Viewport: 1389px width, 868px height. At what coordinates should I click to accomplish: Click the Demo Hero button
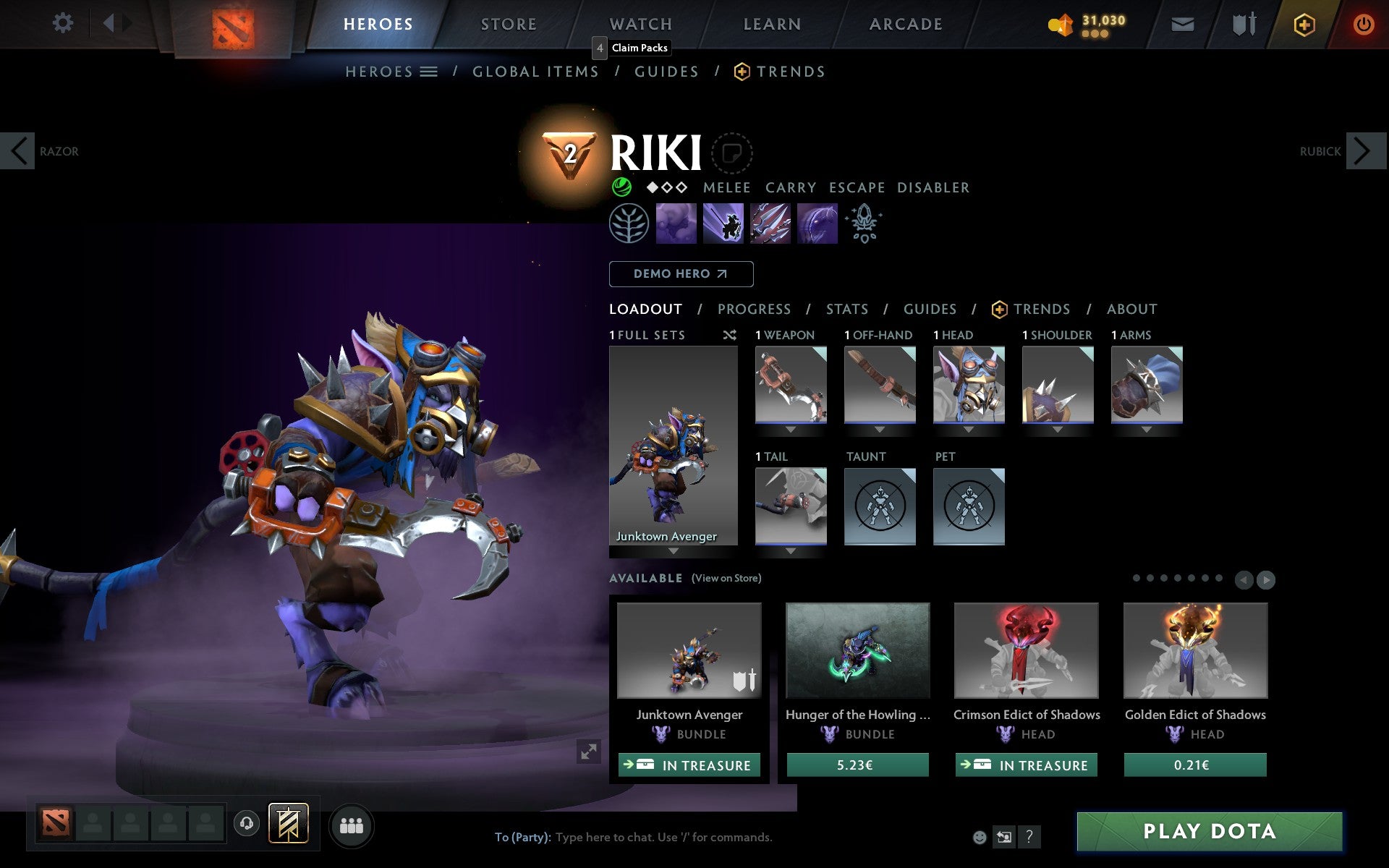(x=681, y=274)
